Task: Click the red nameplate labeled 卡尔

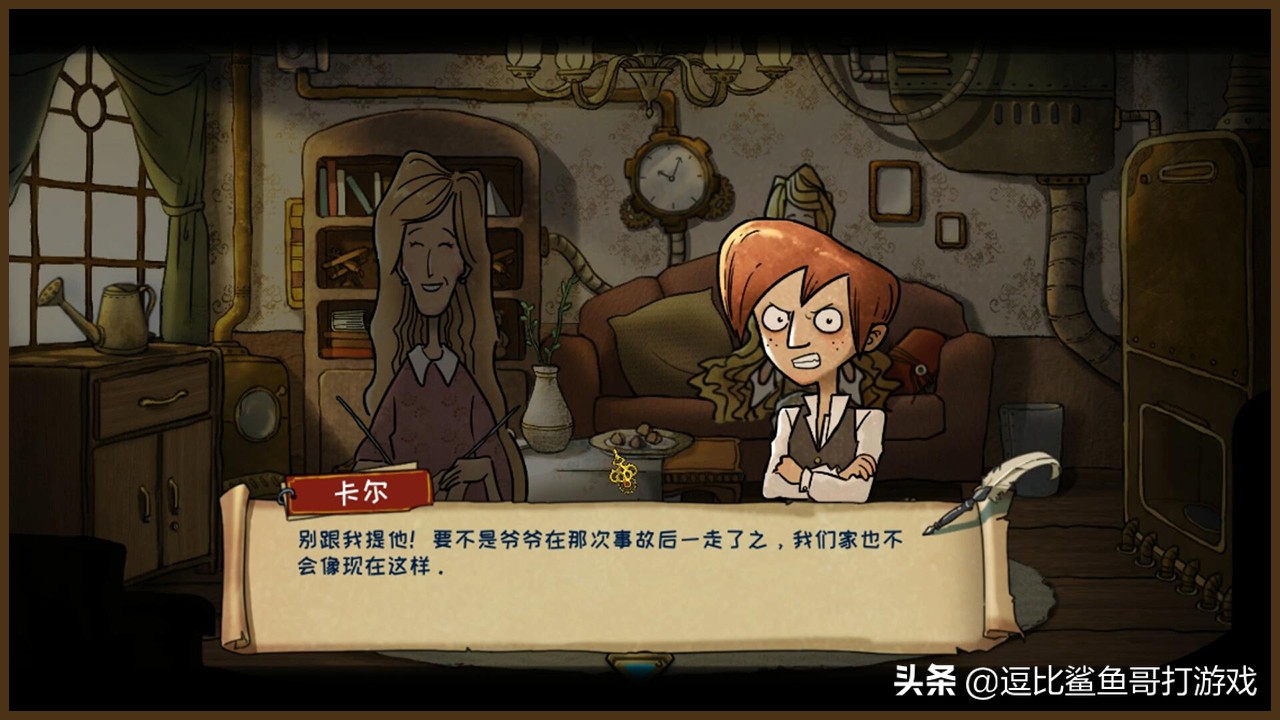Action: (356, 491)
